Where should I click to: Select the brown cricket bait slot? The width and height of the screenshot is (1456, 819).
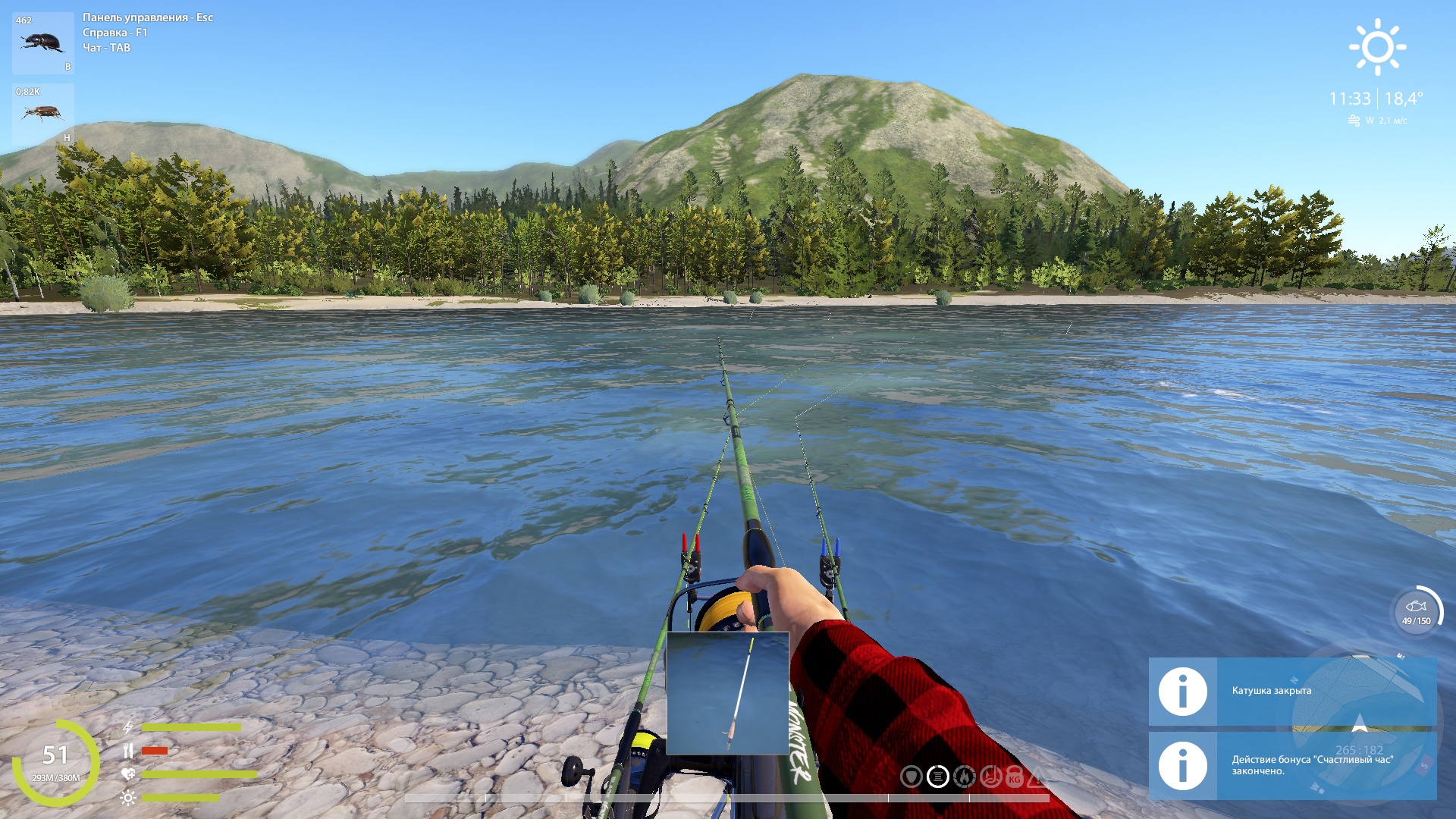click(43, 114)
